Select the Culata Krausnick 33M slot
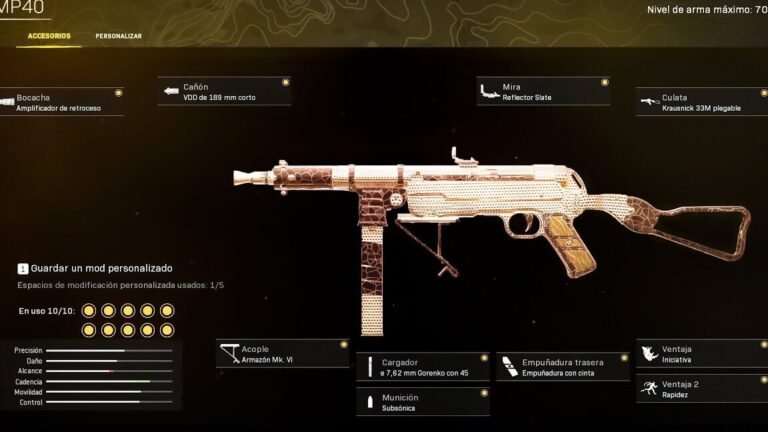768x432 pixels. 702,102
